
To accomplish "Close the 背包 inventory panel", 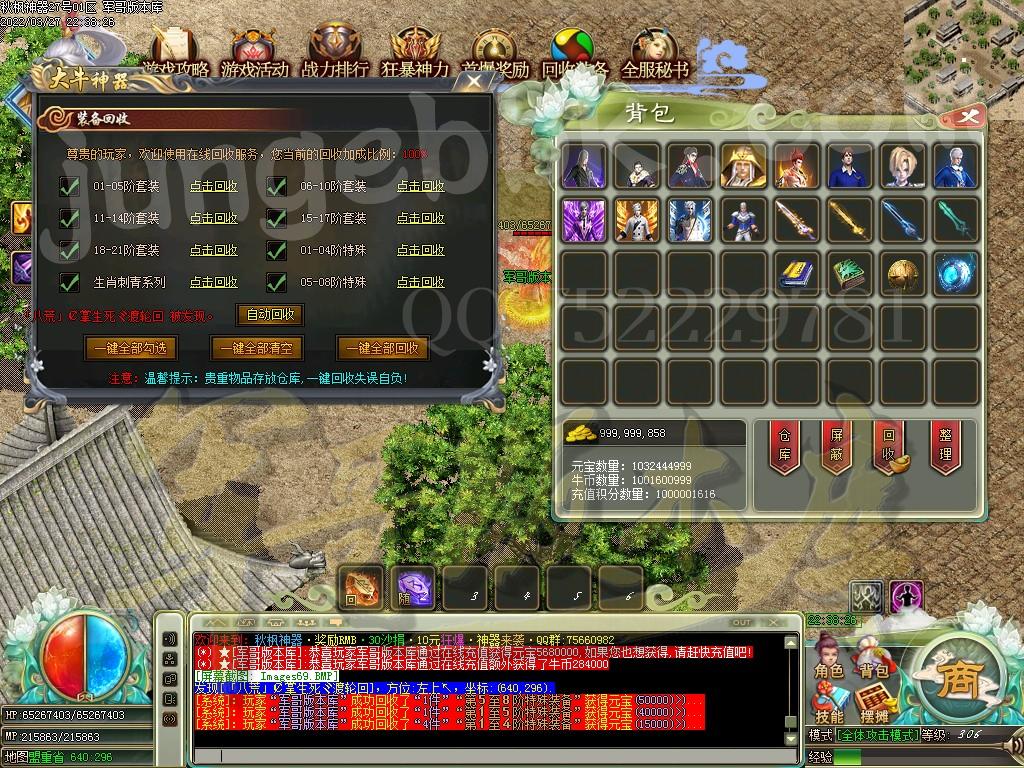I will [967, 116].
